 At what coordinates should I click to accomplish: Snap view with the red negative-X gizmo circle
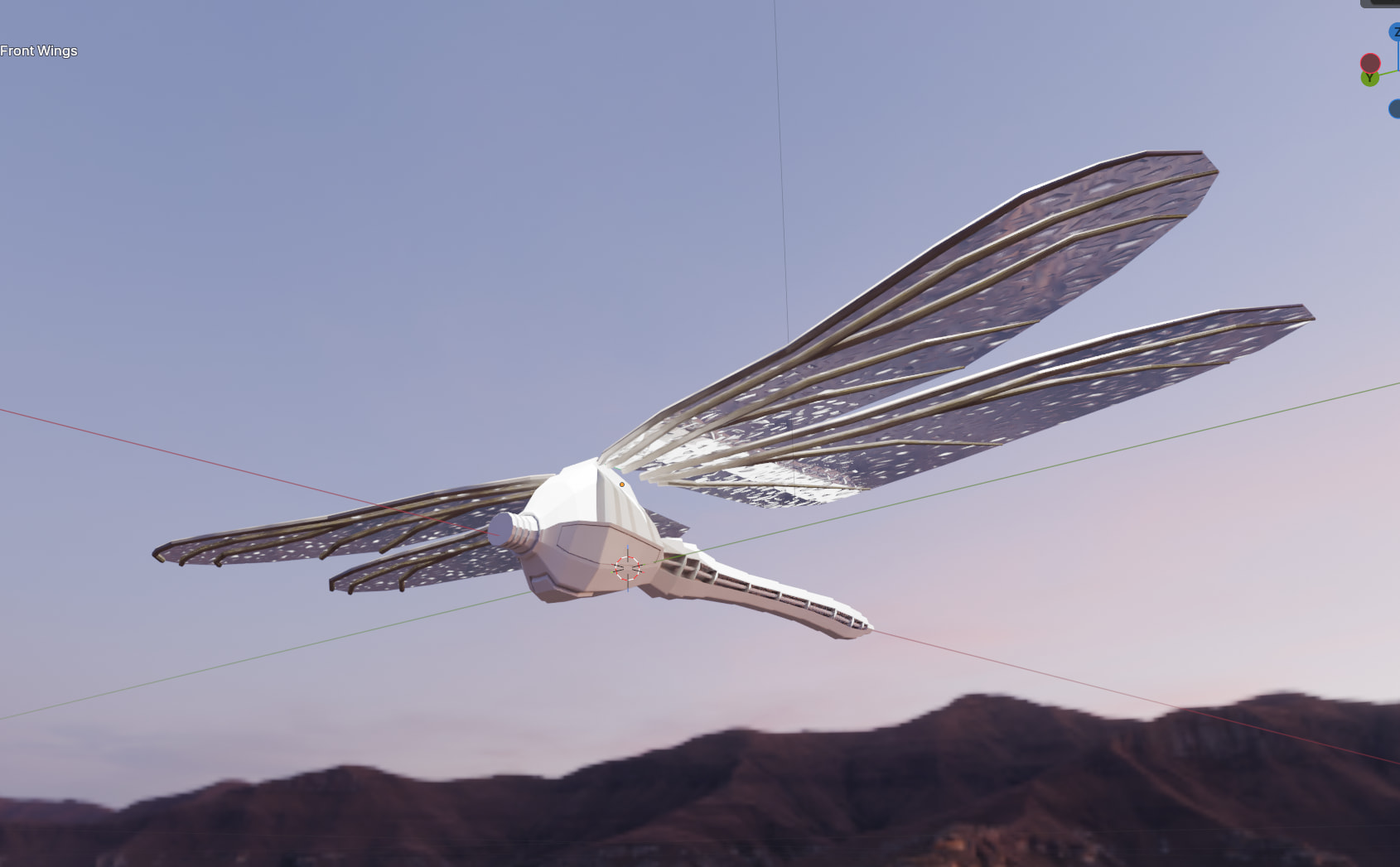[1370, 63]
